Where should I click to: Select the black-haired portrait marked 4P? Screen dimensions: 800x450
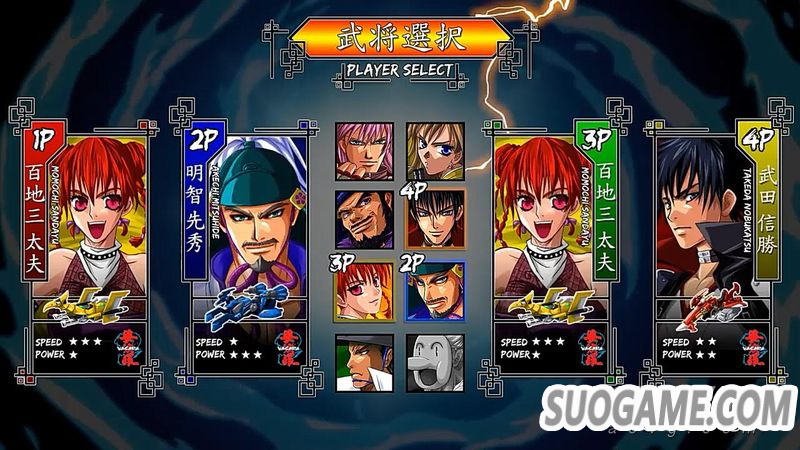(x=435, y=219)
